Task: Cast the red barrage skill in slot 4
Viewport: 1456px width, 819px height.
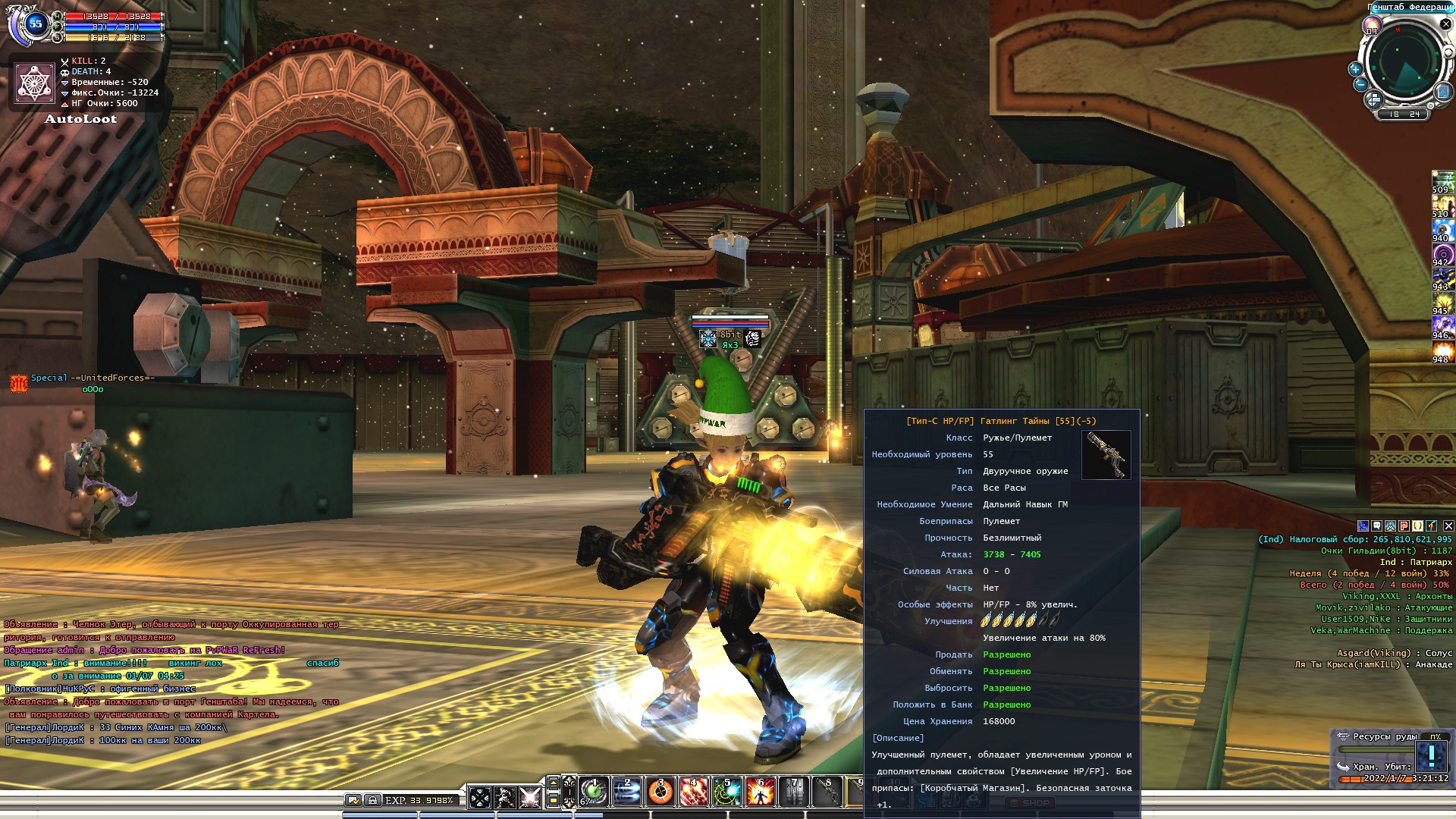Action: click(694, 792)
